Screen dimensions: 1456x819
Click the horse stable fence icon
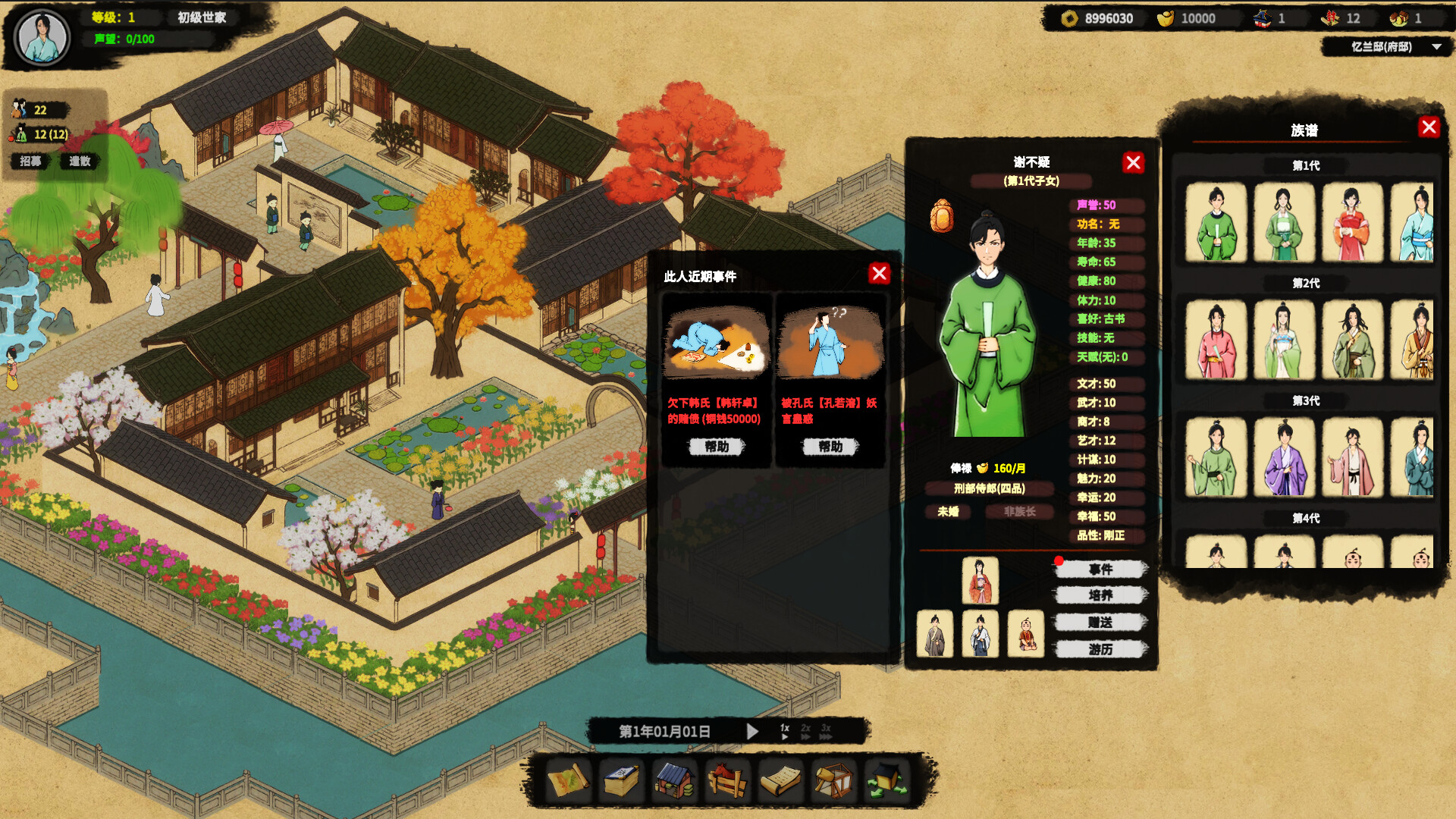coord(726,781)
